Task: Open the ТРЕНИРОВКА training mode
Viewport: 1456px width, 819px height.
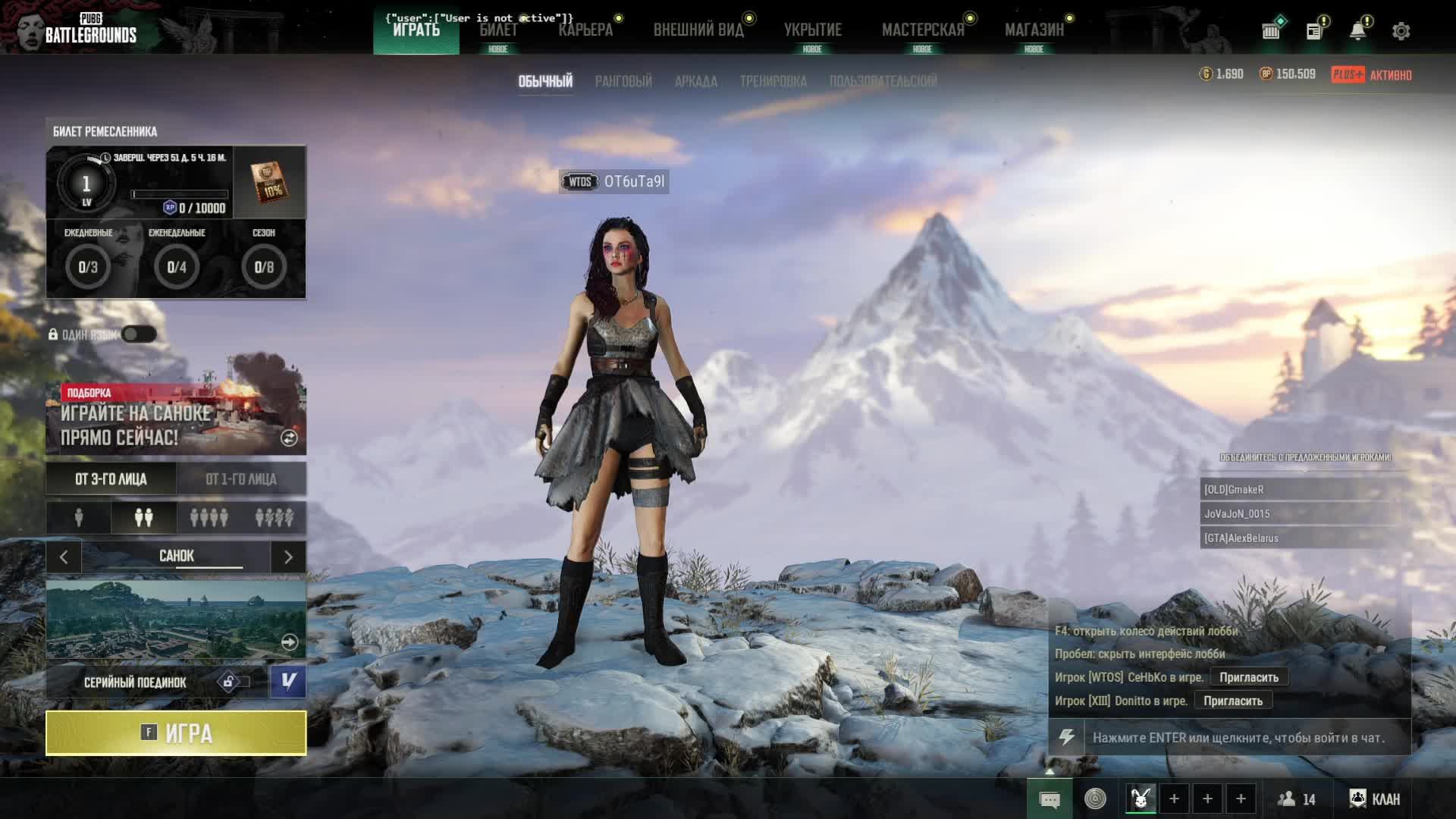Action: click(773, 81)
